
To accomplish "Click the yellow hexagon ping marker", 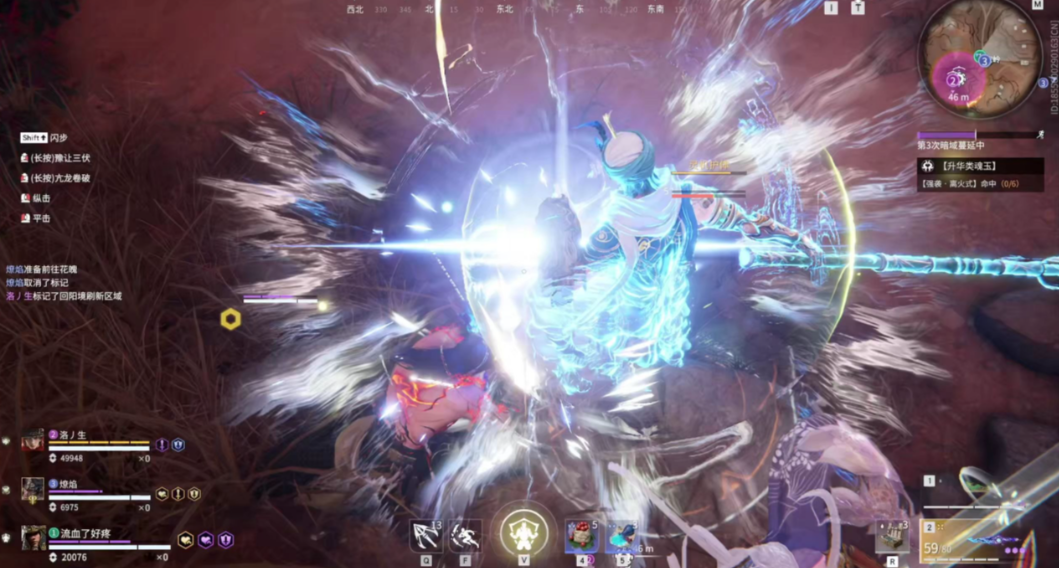I will [x=231, y=319].
